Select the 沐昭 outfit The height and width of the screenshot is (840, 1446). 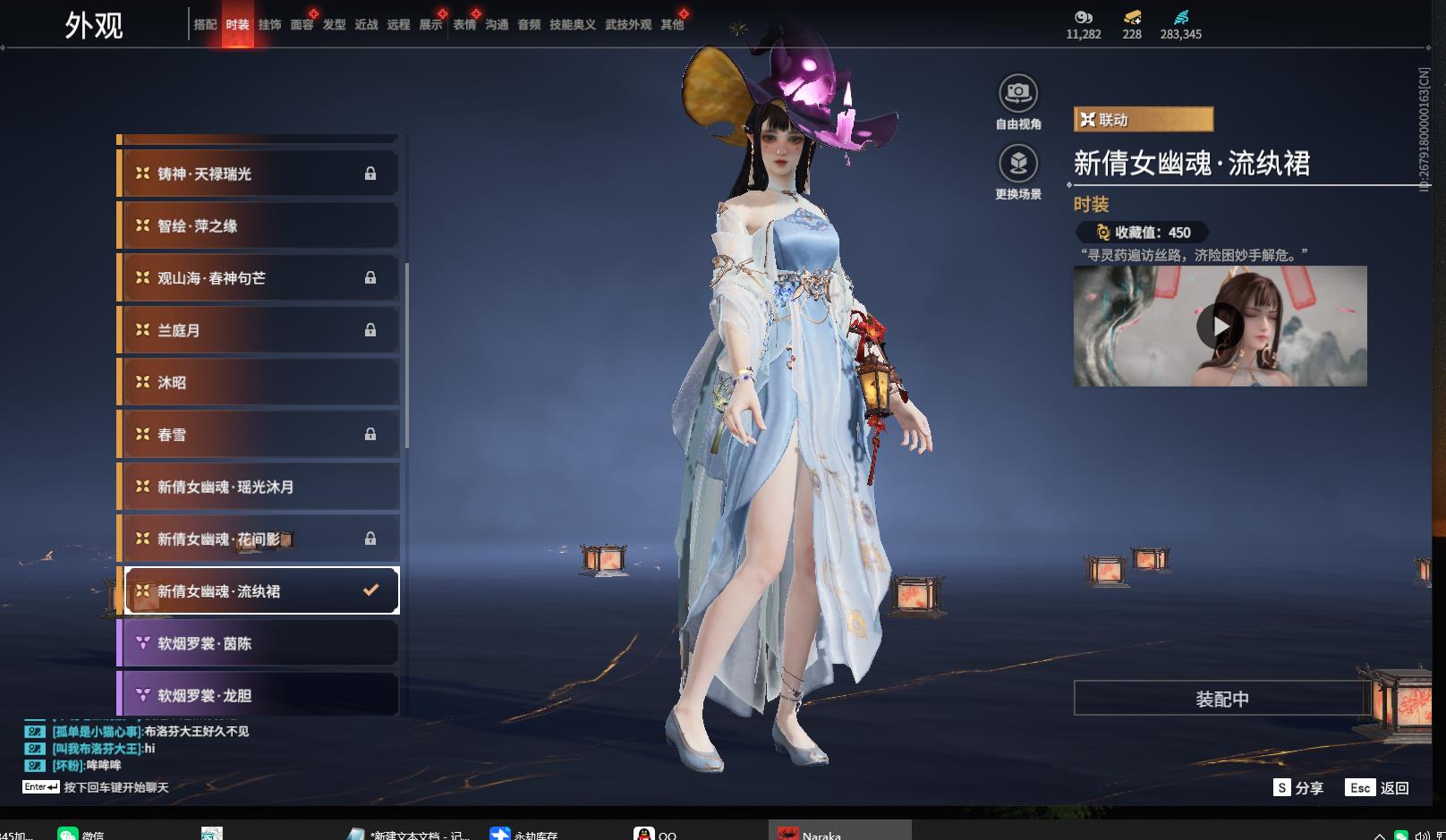tap(259, 382)
